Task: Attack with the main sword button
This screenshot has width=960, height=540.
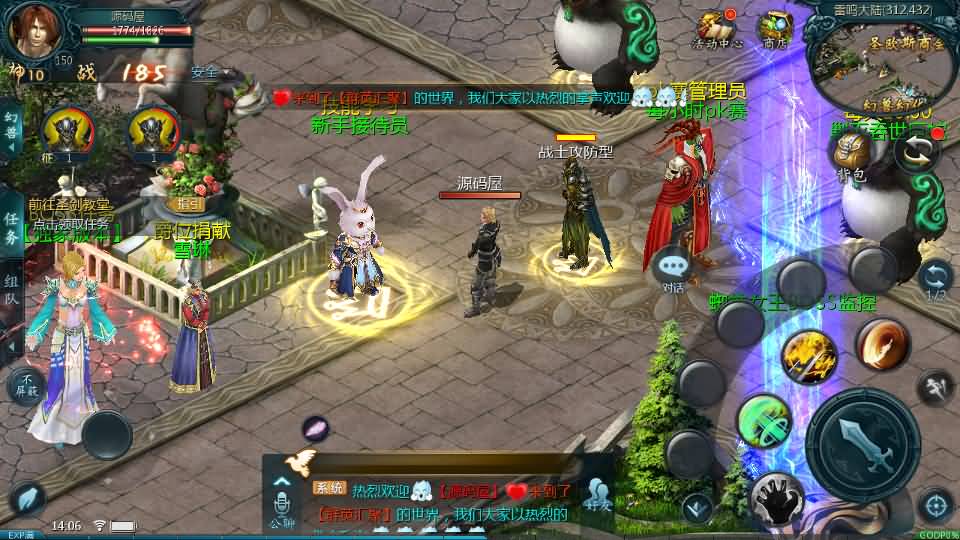Action: (862, 441)
